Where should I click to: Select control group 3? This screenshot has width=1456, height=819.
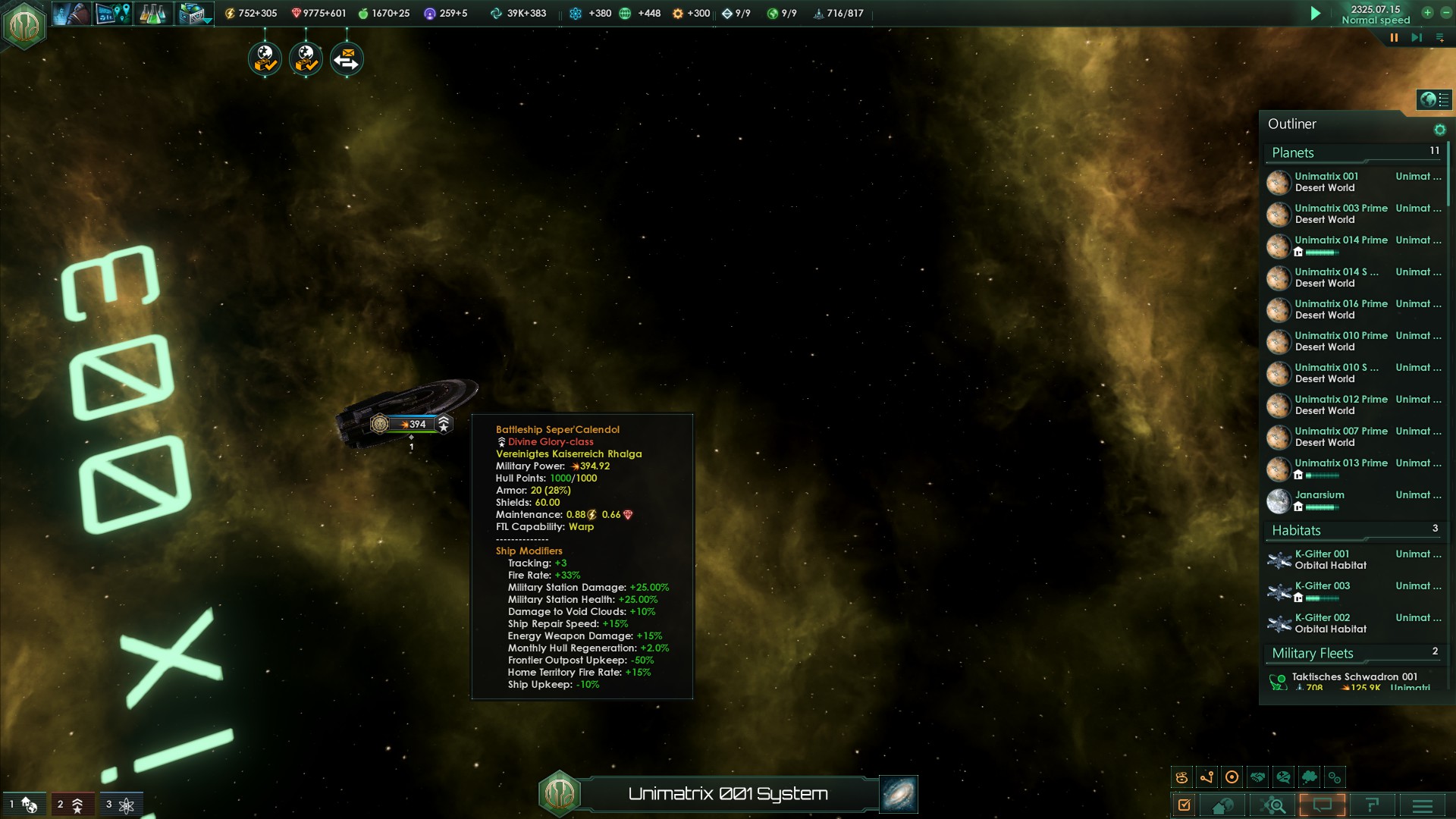click(120, 805)
